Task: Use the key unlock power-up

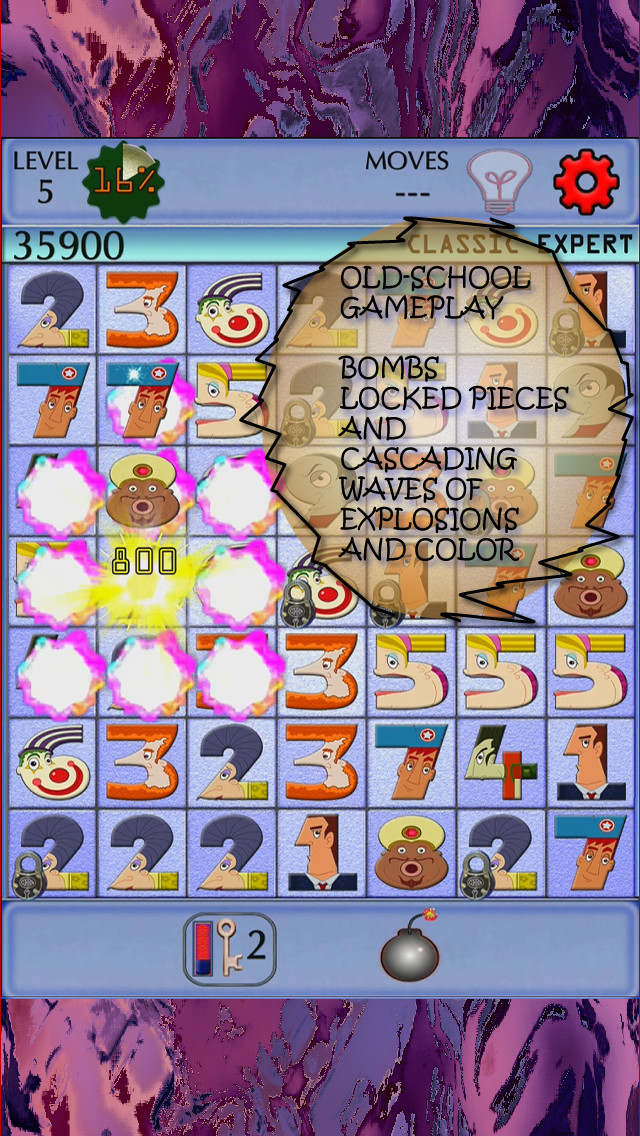Action: tap(229, 948)
